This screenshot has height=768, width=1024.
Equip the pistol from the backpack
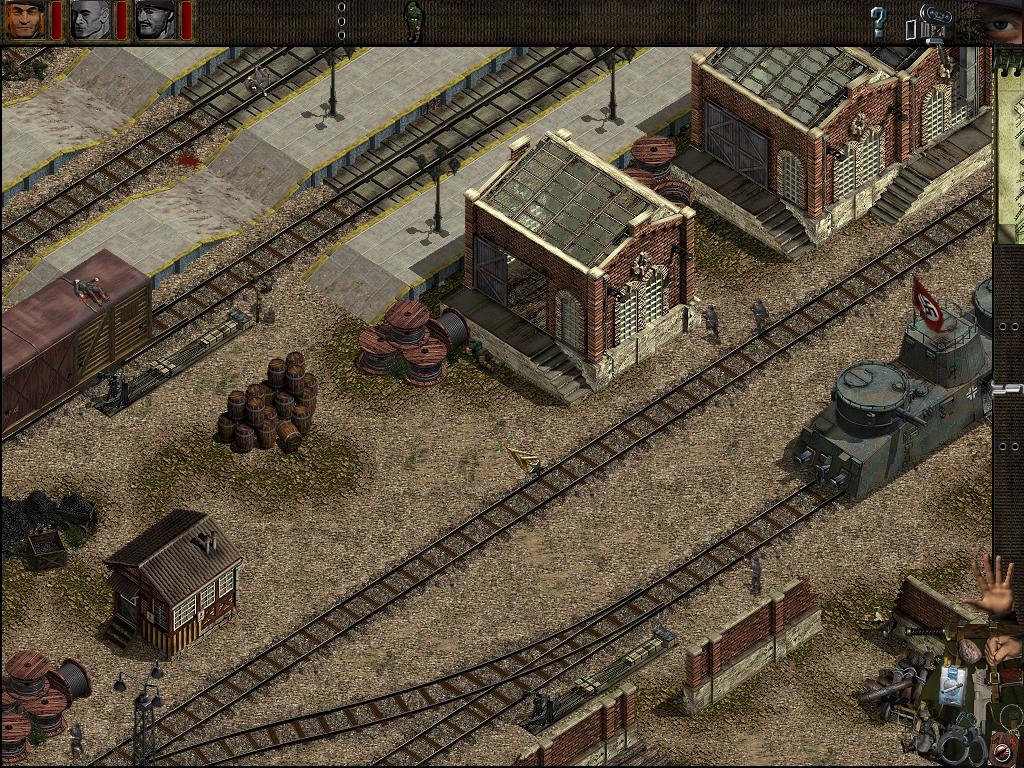click(981, 695)
